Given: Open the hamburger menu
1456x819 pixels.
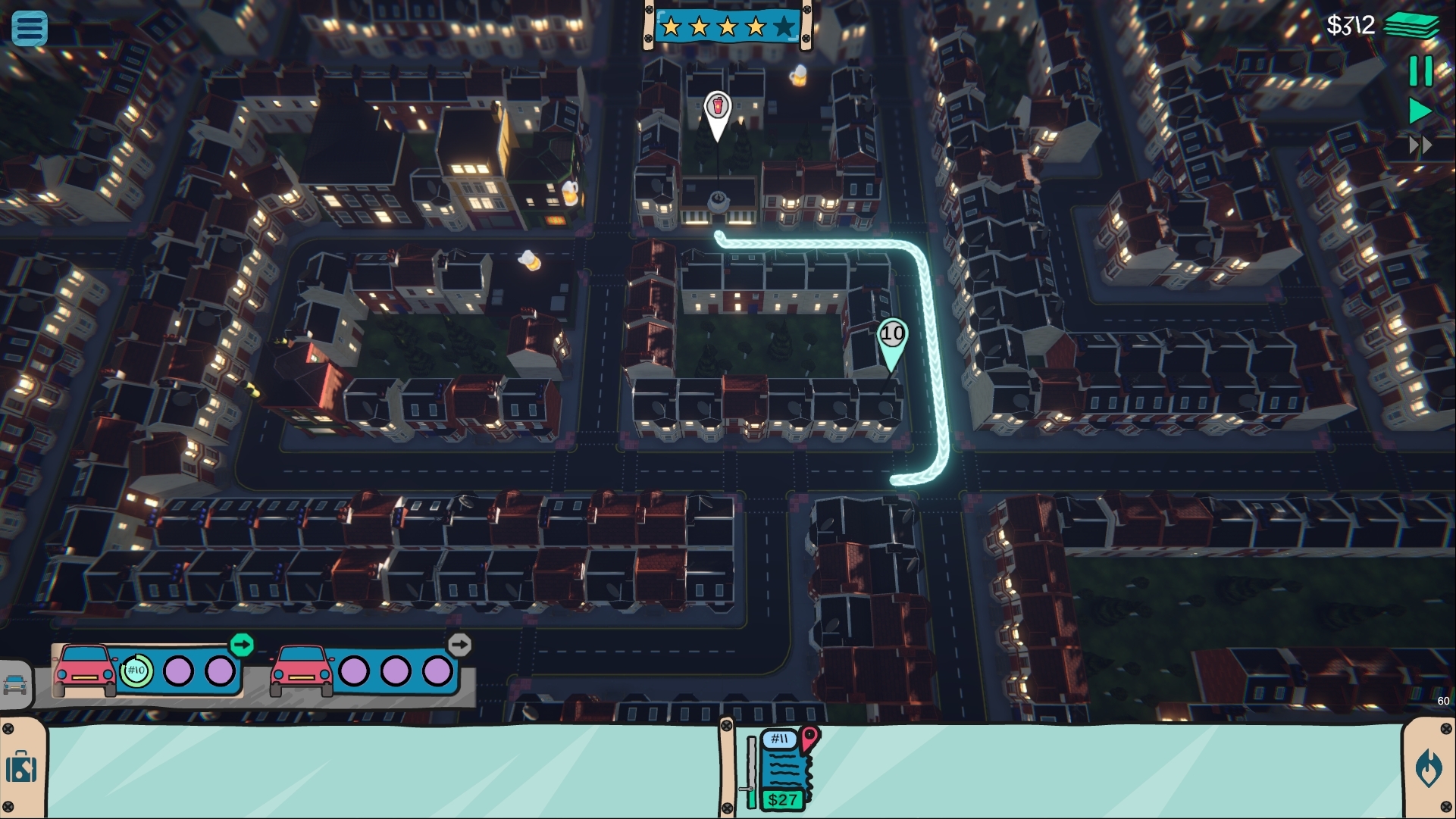Looking at the screenshot, I should click(x=30, y=28).
